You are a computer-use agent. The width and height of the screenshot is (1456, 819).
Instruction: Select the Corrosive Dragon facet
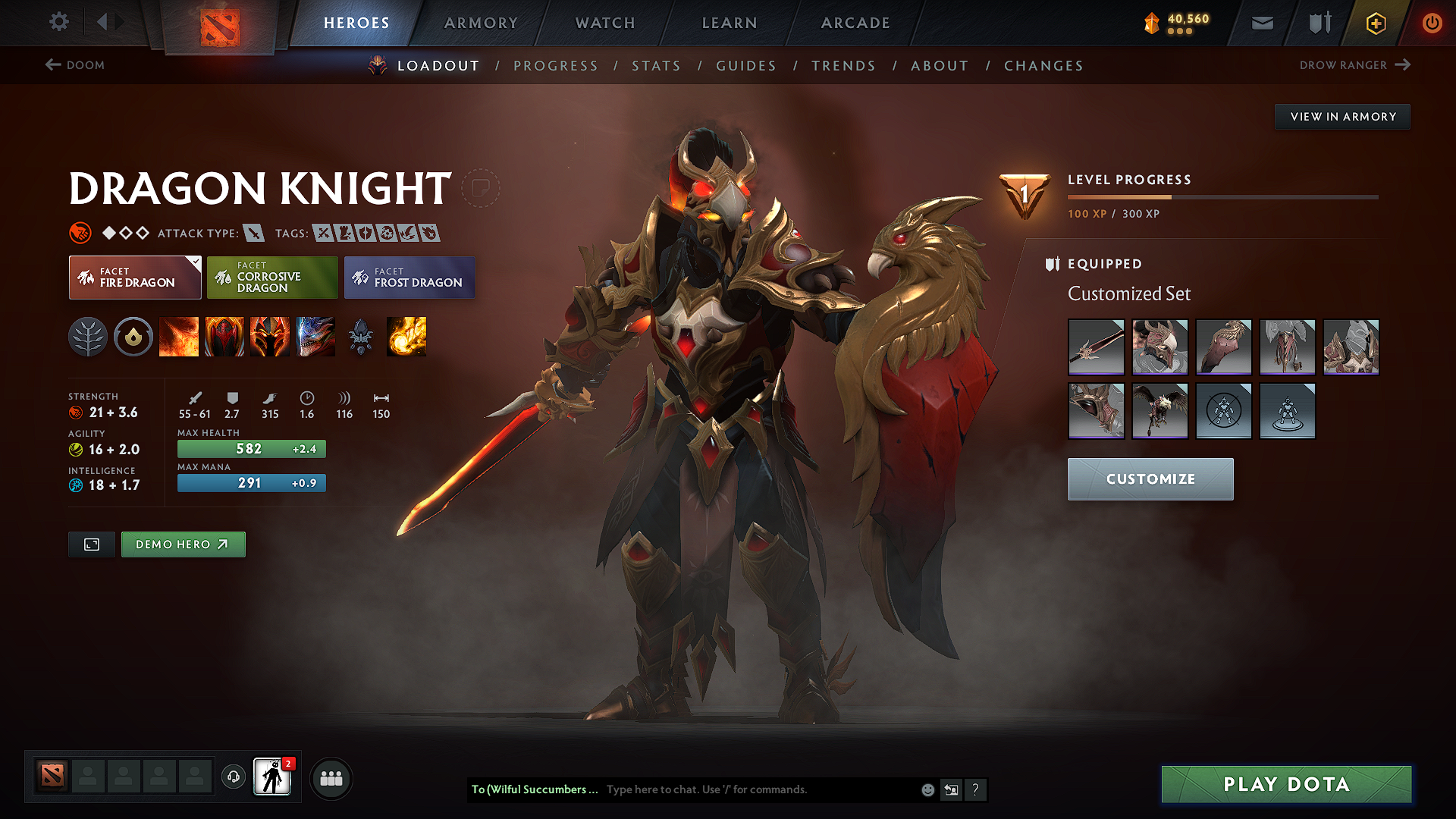(271, 278)
